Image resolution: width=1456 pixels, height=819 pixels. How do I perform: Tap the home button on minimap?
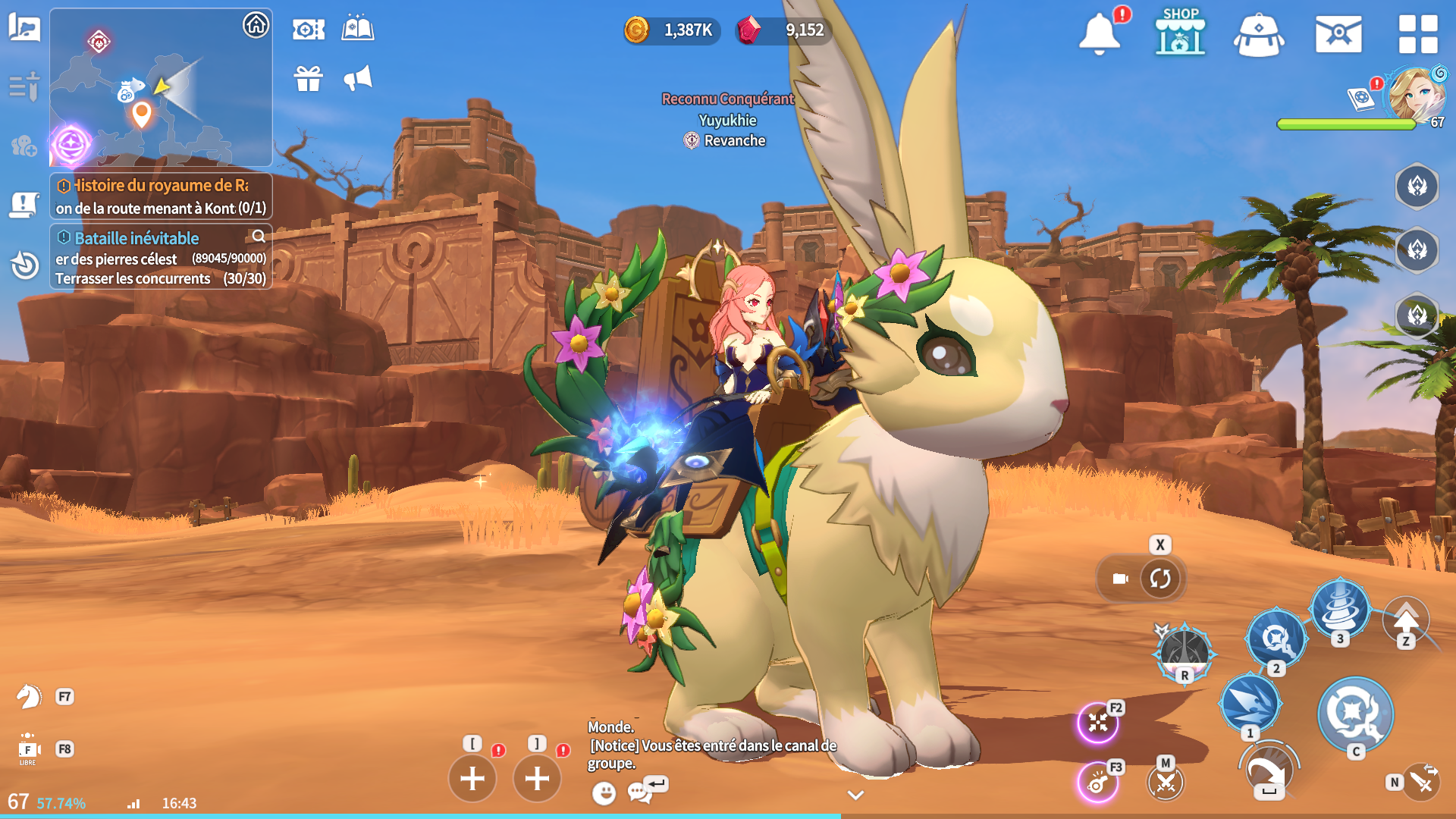256,25
